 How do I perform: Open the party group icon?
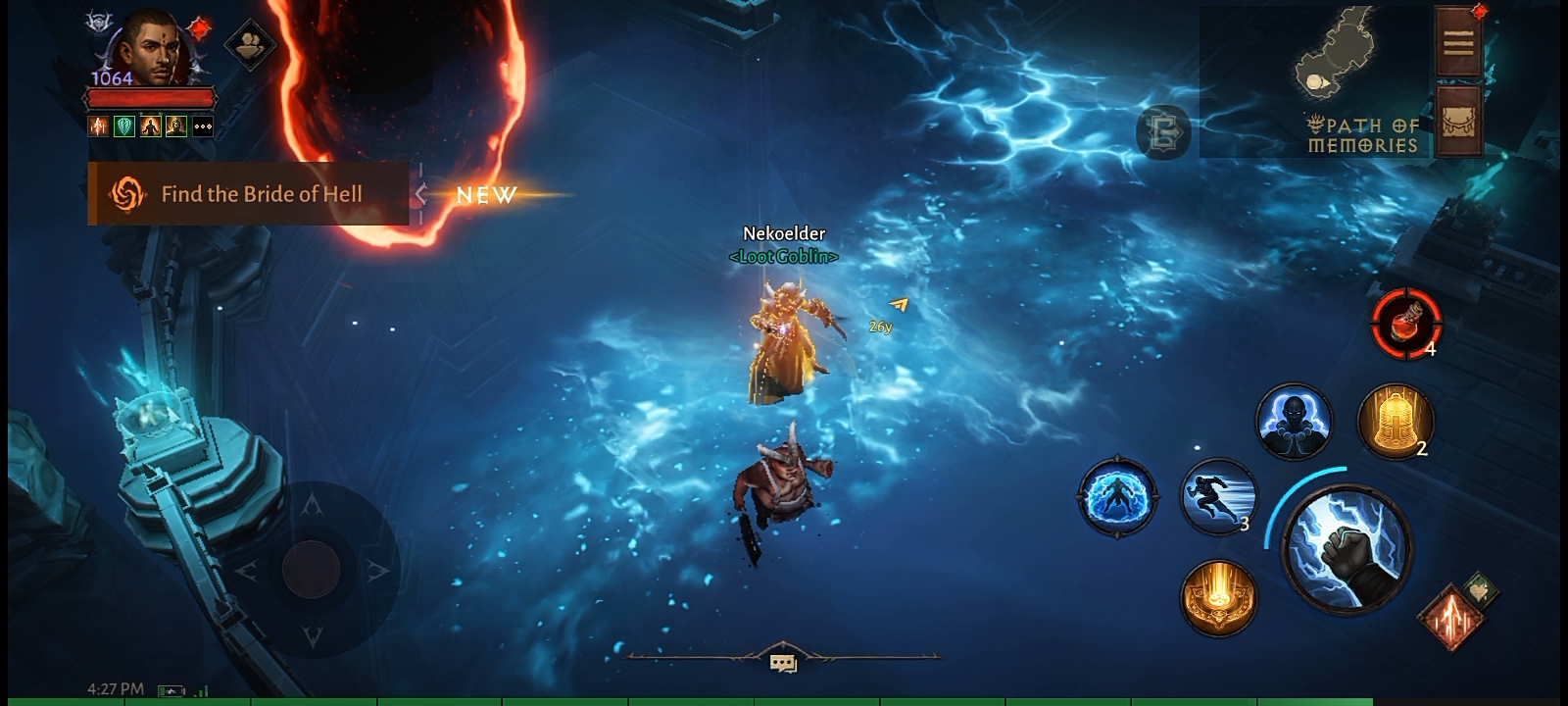point(249,45)
